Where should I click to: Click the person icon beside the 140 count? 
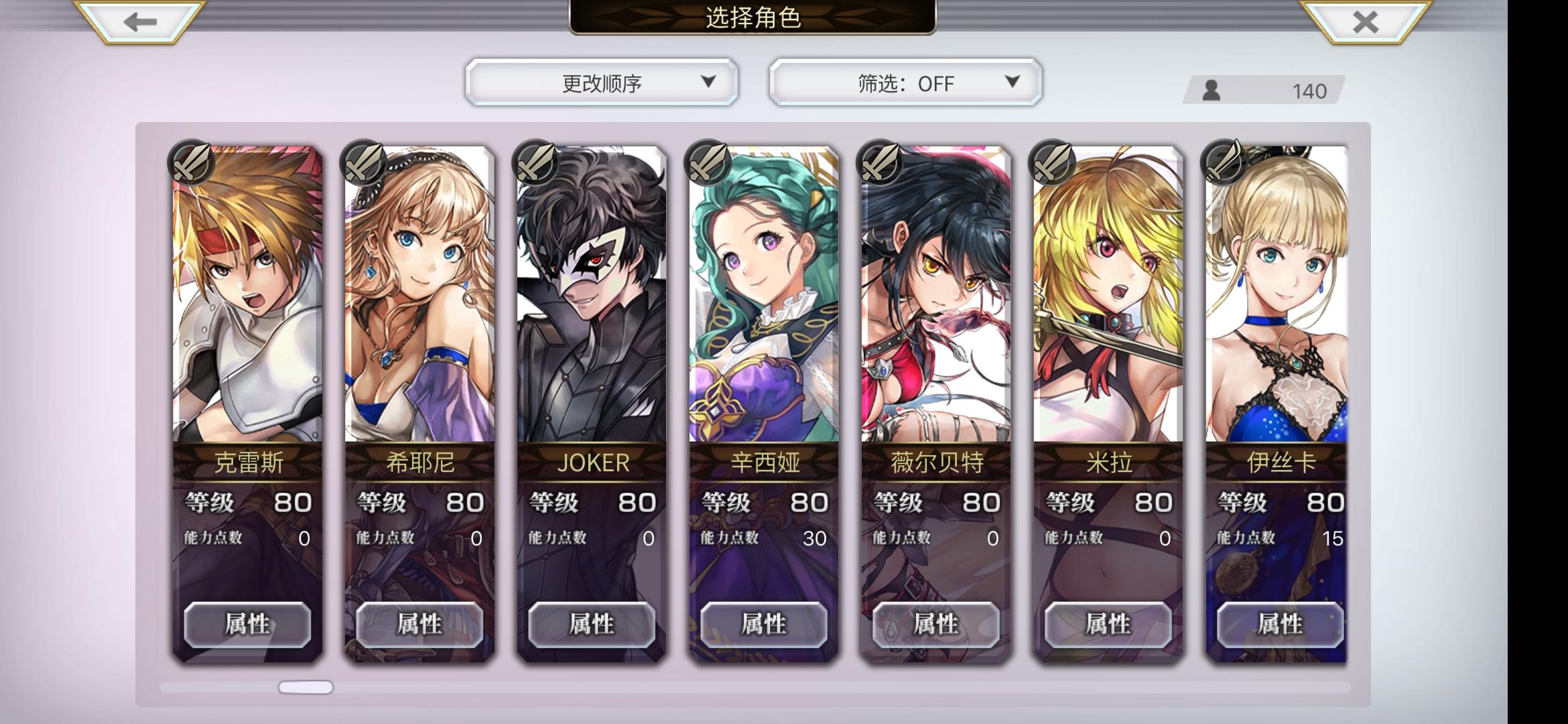click(1212, 89)
